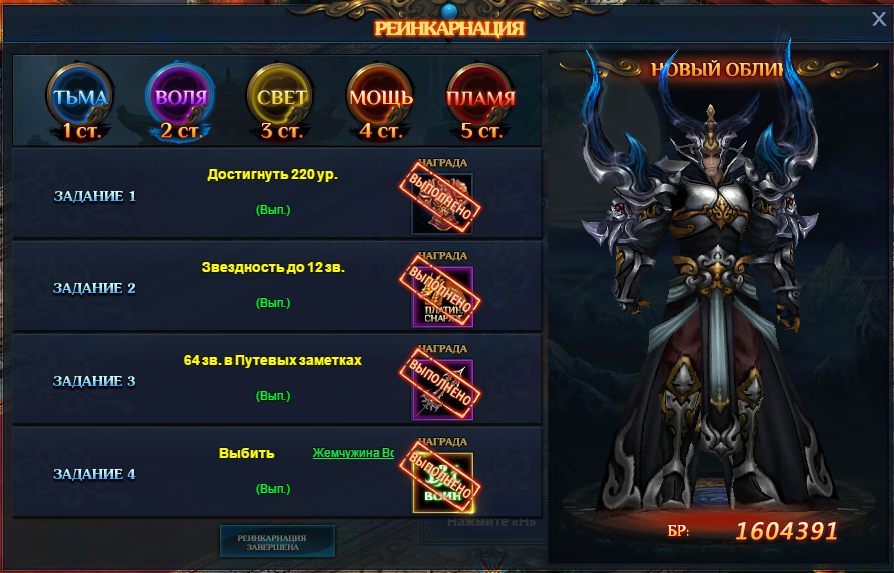The height and width of the screenshot is (573, 894).
Task: View the Задание 2 reward item
Action: click(x=442, y=296)
